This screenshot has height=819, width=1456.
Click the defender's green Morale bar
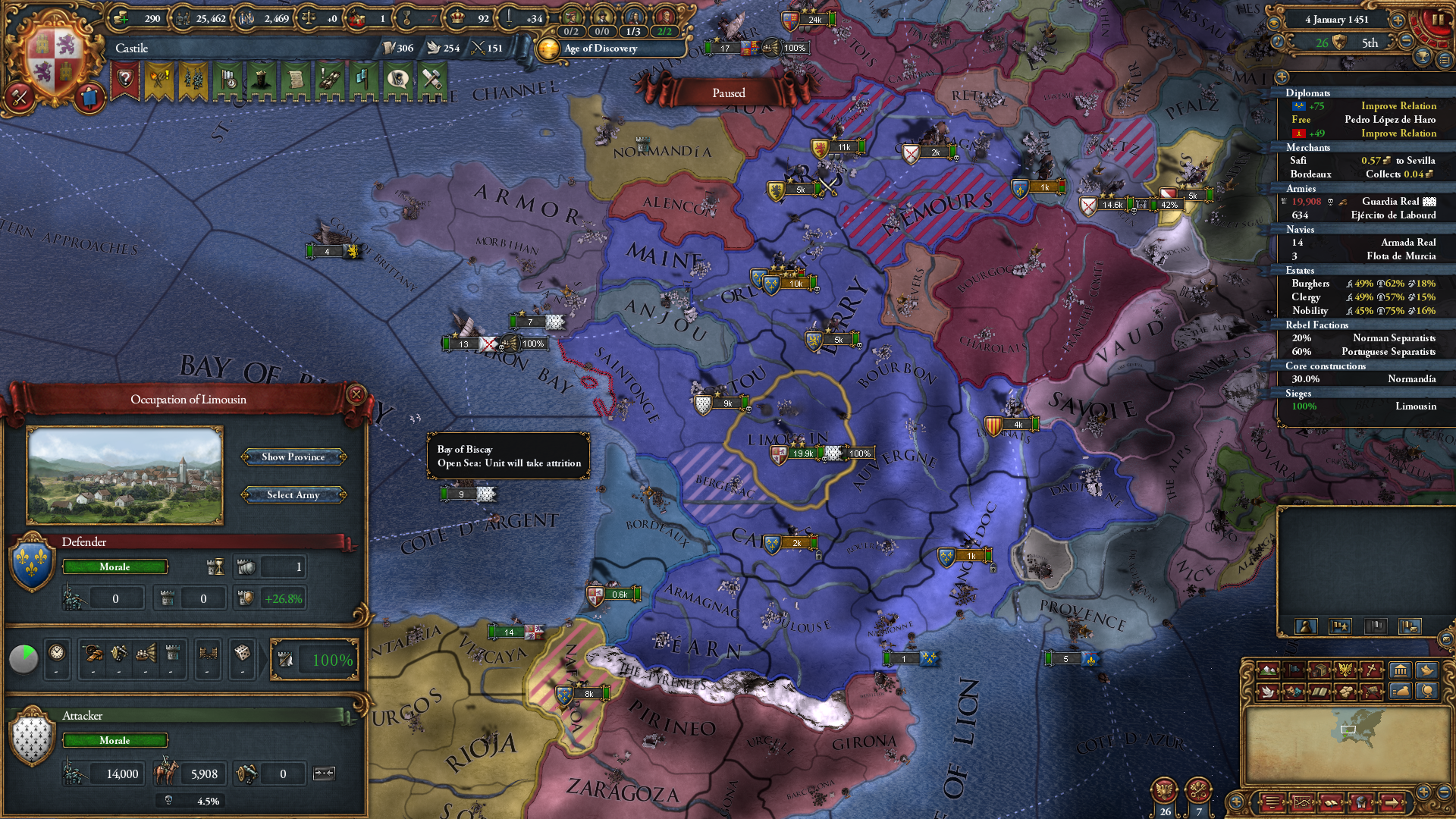[114, 566]
